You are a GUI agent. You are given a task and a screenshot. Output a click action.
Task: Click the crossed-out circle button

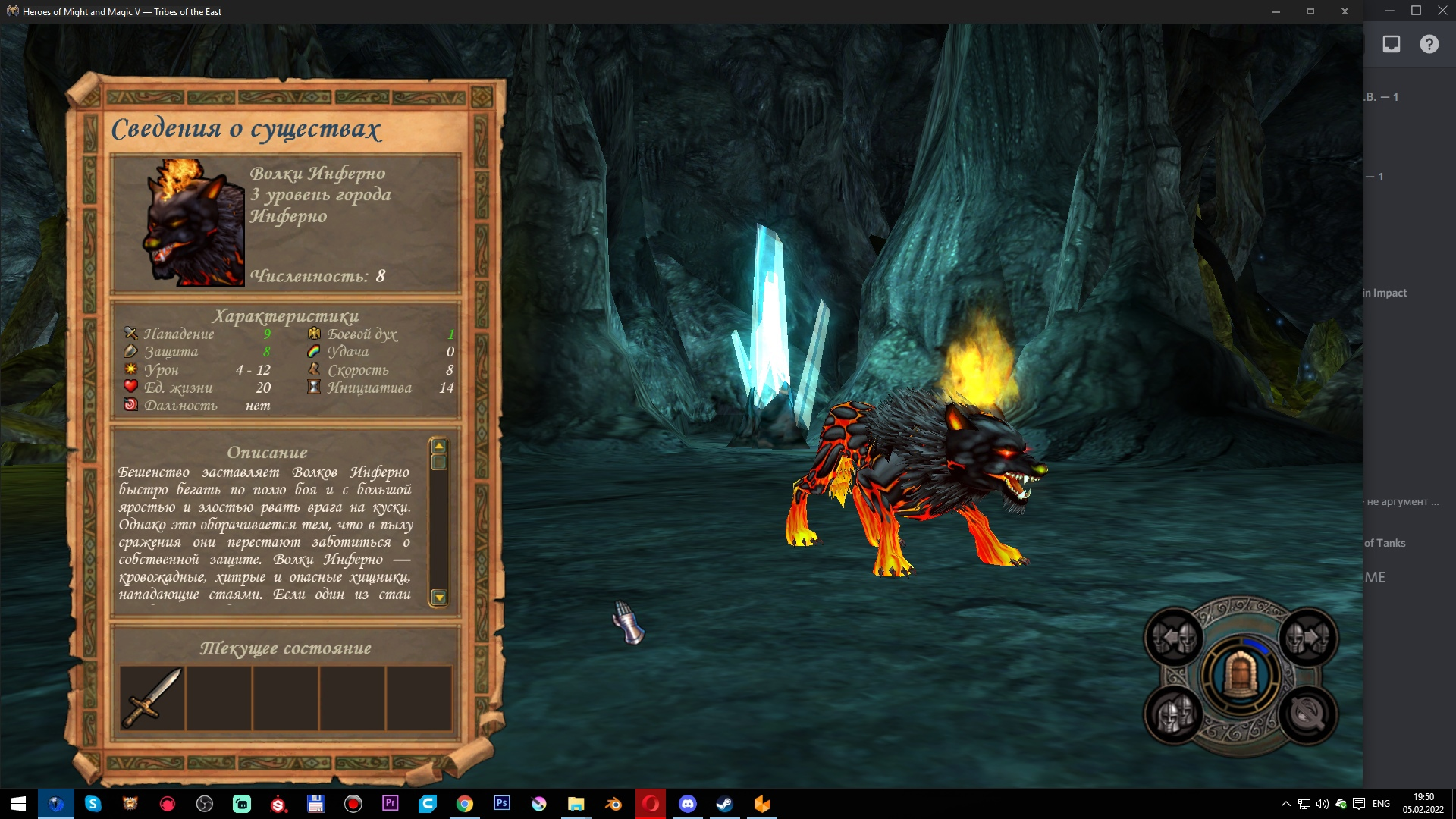click(x=1308, y=714)
